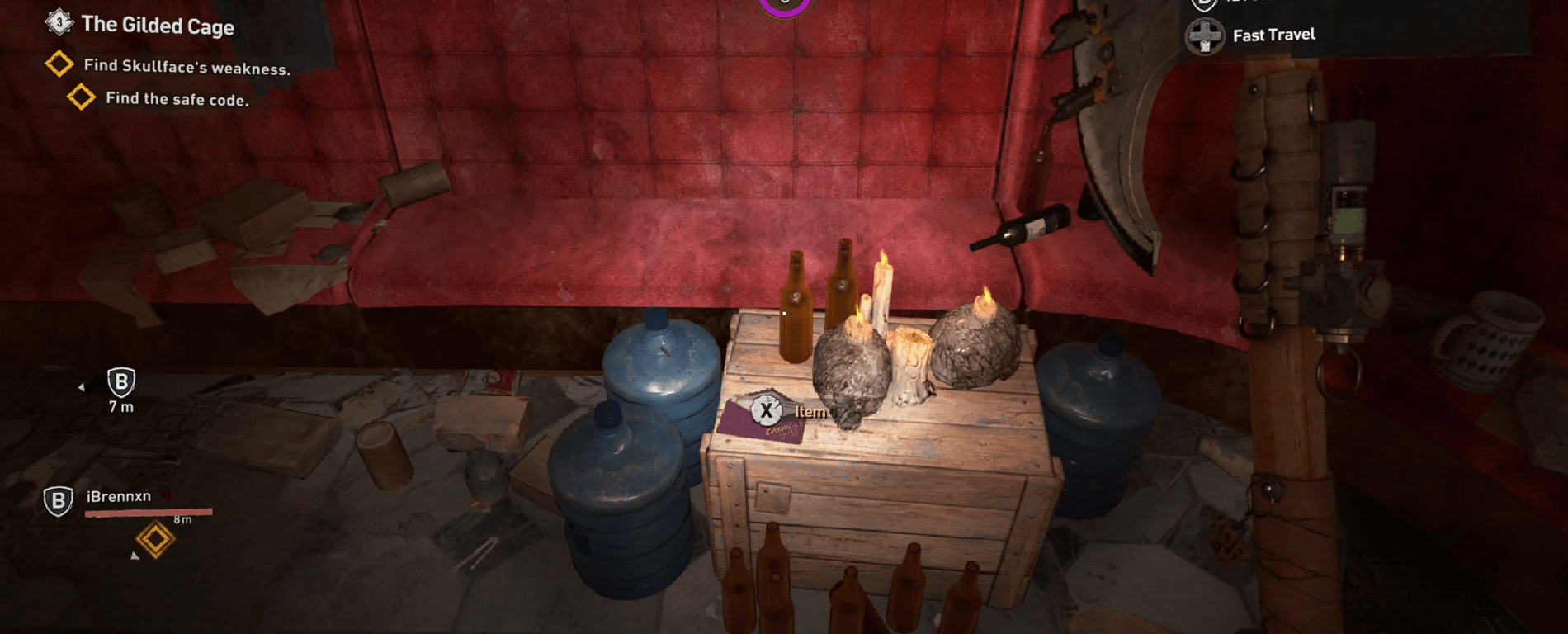
Task: Select the Find Skullface's weakness objective
Action: 187,67
